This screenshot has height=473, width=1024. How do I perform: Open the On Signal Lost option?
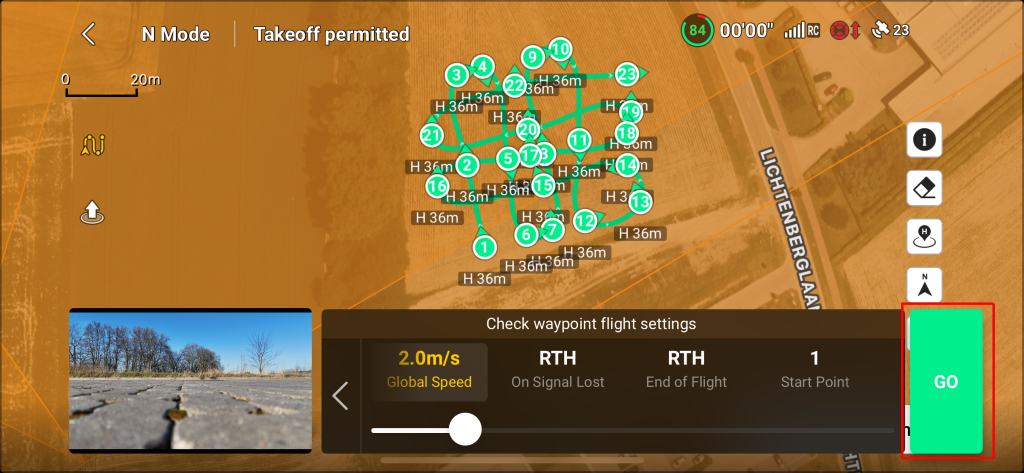click(x=557, y=368)
